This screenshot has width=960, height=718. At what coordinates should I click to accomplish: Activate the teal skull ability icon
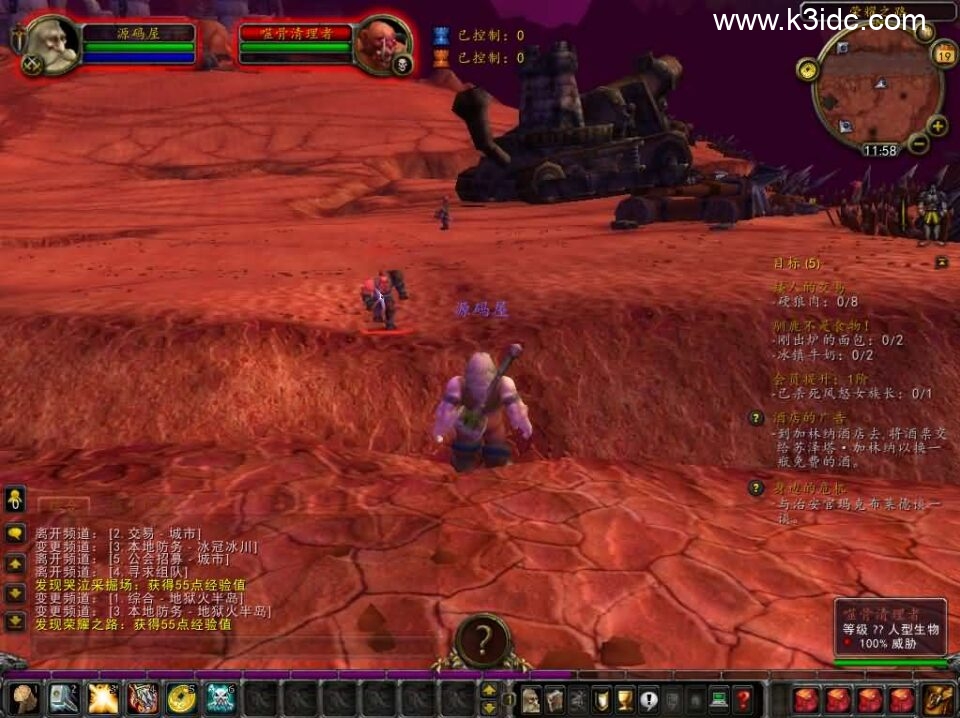(220, 697)
